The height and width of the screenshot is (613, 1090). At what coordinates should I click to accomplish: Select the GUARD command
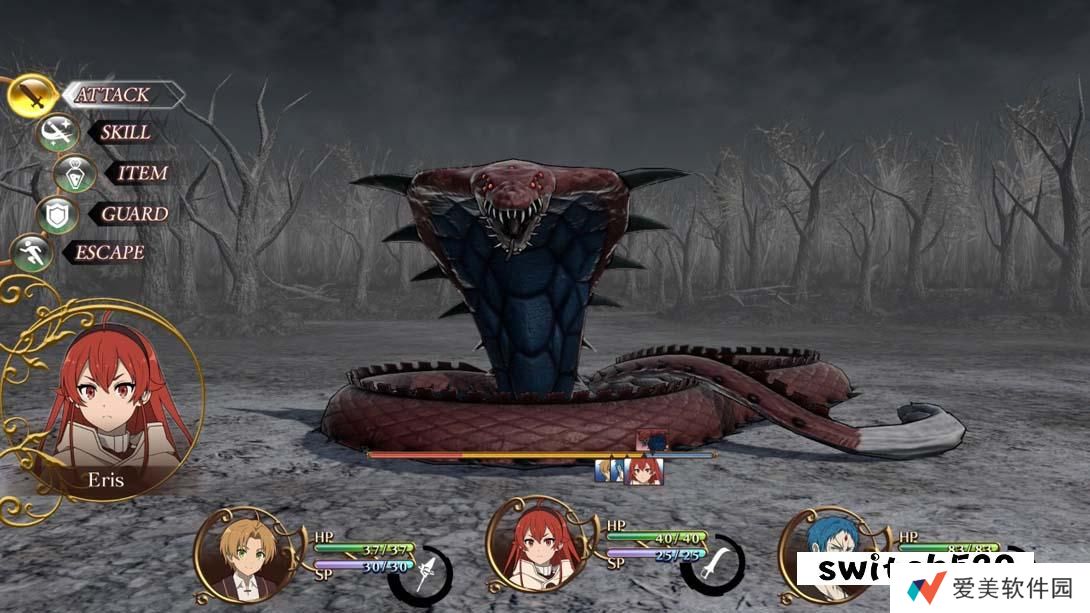(134, 213)
